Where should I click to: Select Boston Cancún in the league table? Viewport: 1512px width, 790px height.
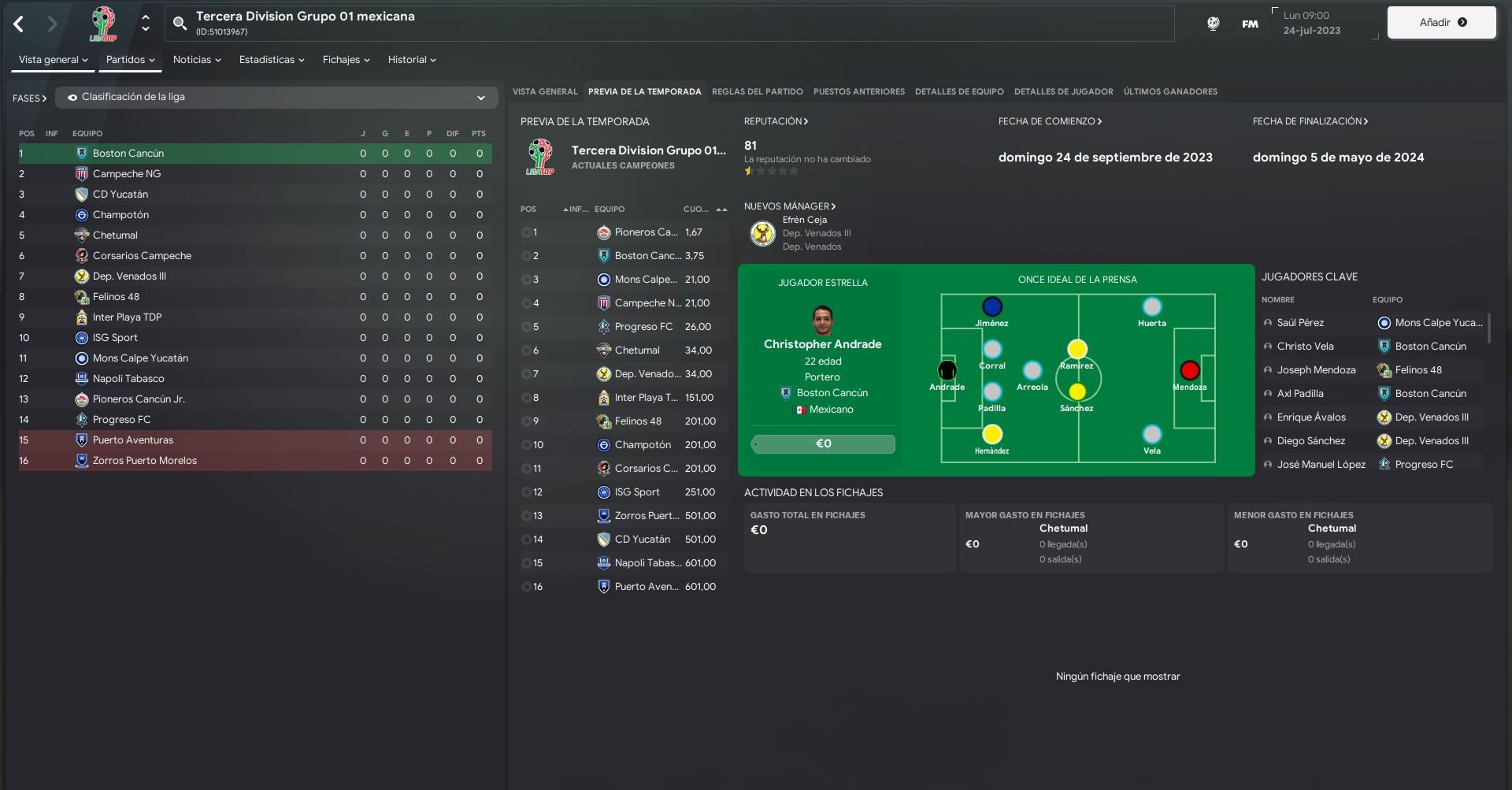point(128,154)
